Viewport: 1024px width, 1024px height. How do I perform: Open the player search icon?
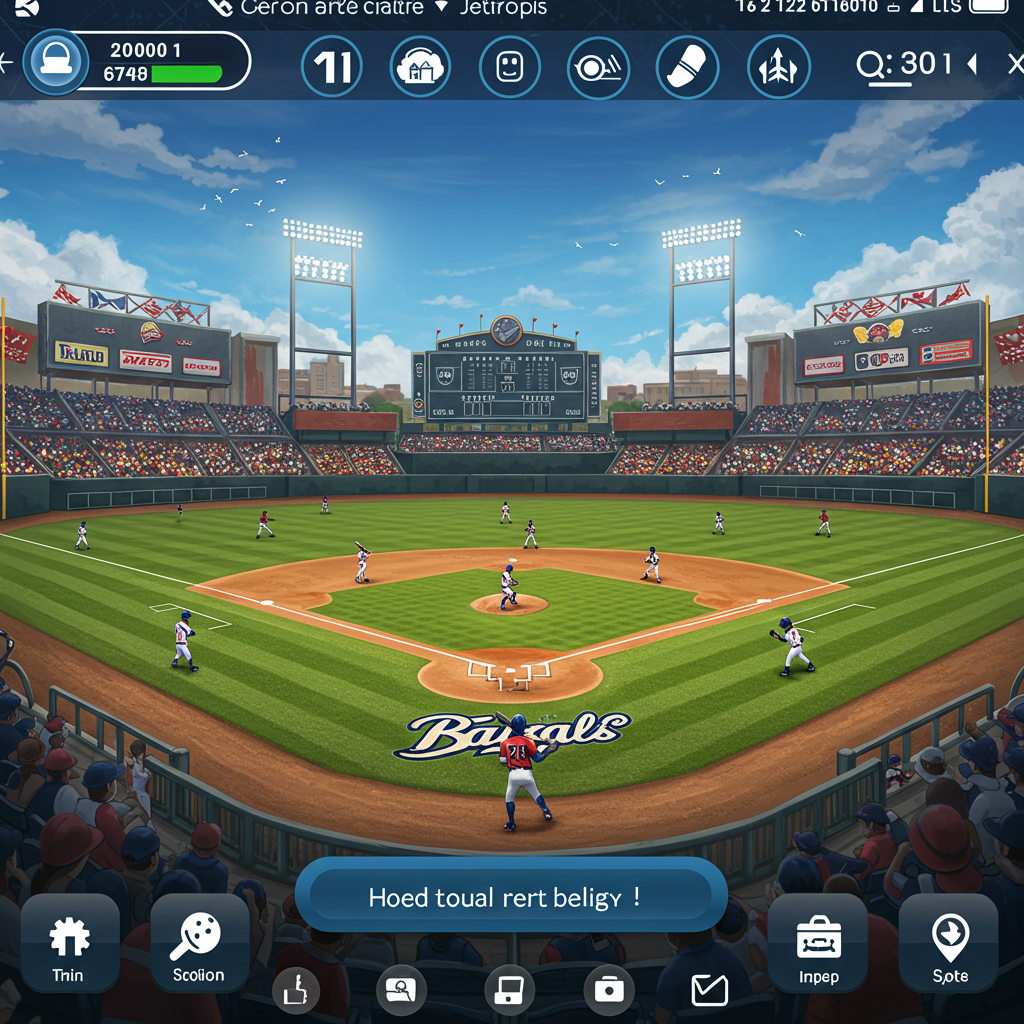401,991
